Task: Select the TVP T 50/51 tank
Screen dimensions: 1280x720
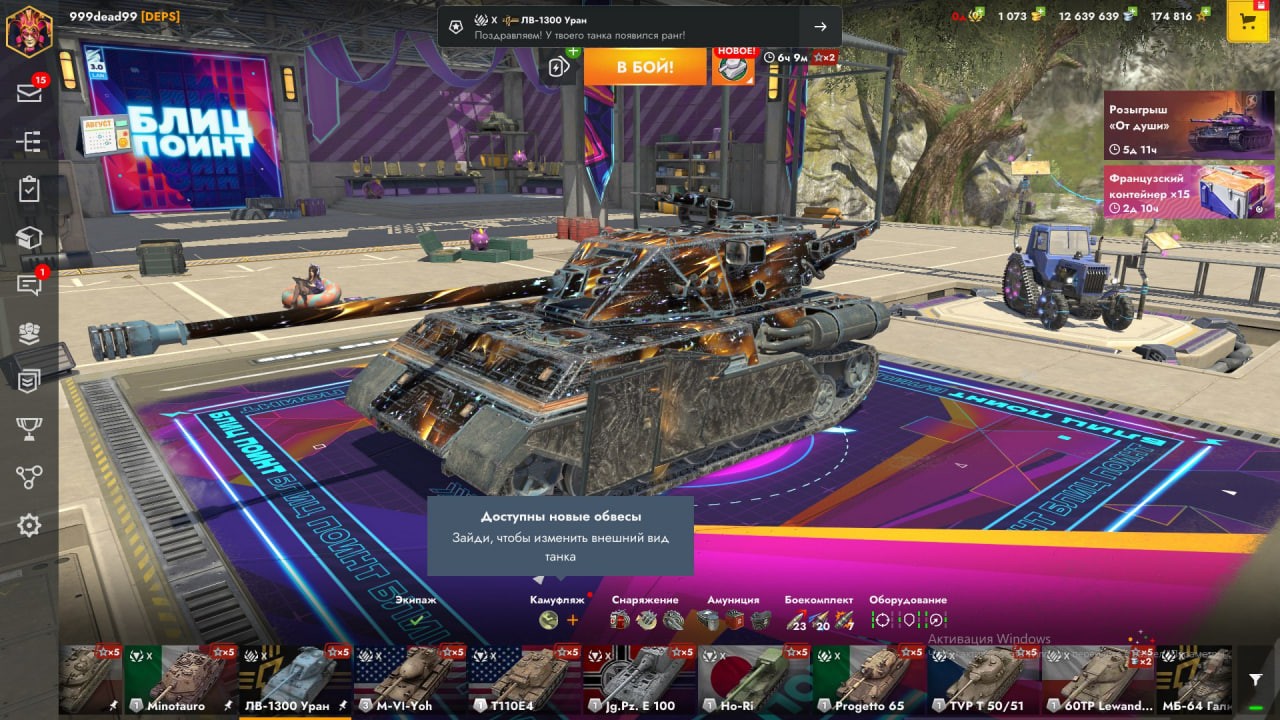Action: 983,680
